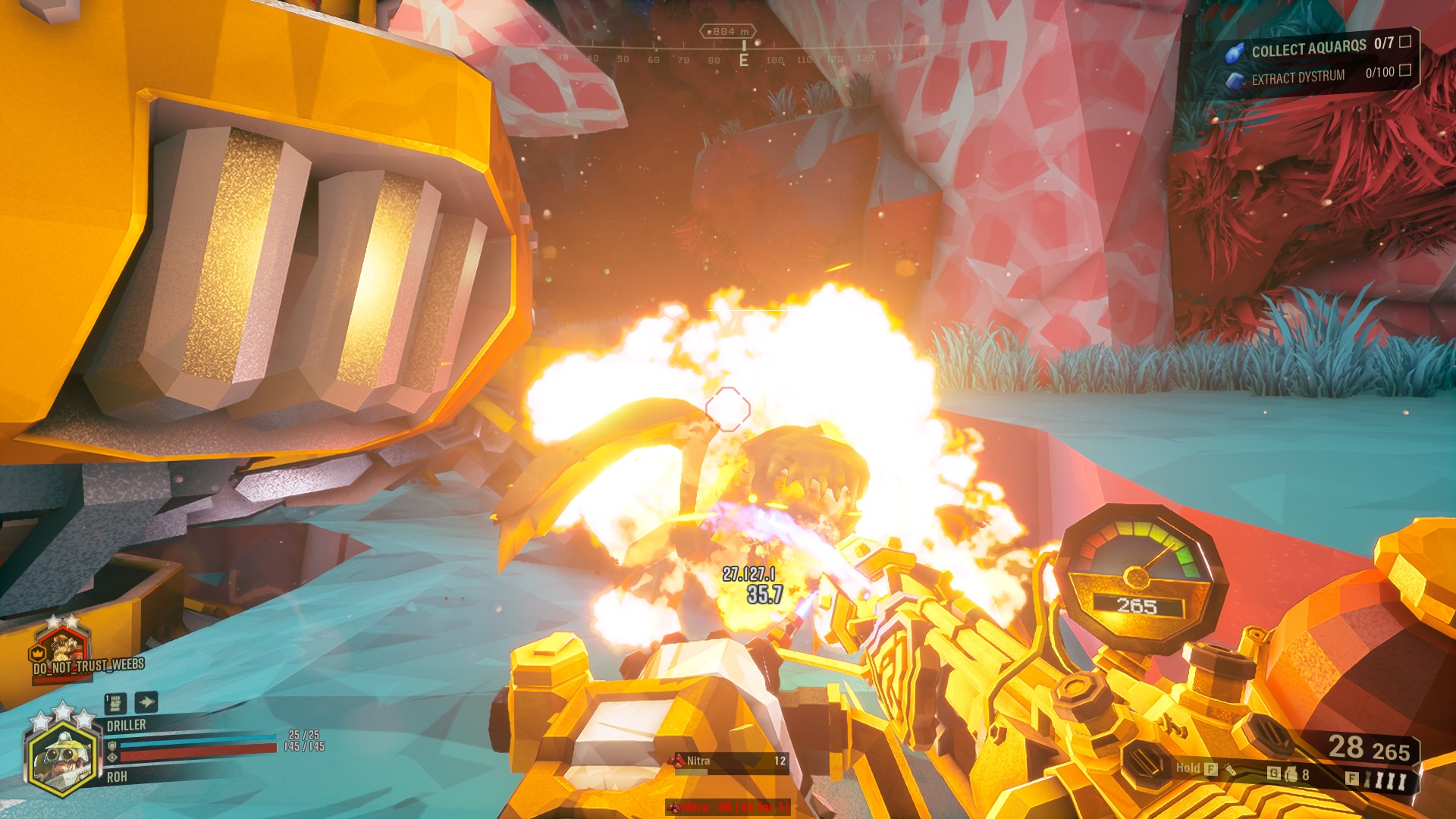
Task: Tick the Collect Aquarqs objective checkbox
Action: click(1405, 42)
